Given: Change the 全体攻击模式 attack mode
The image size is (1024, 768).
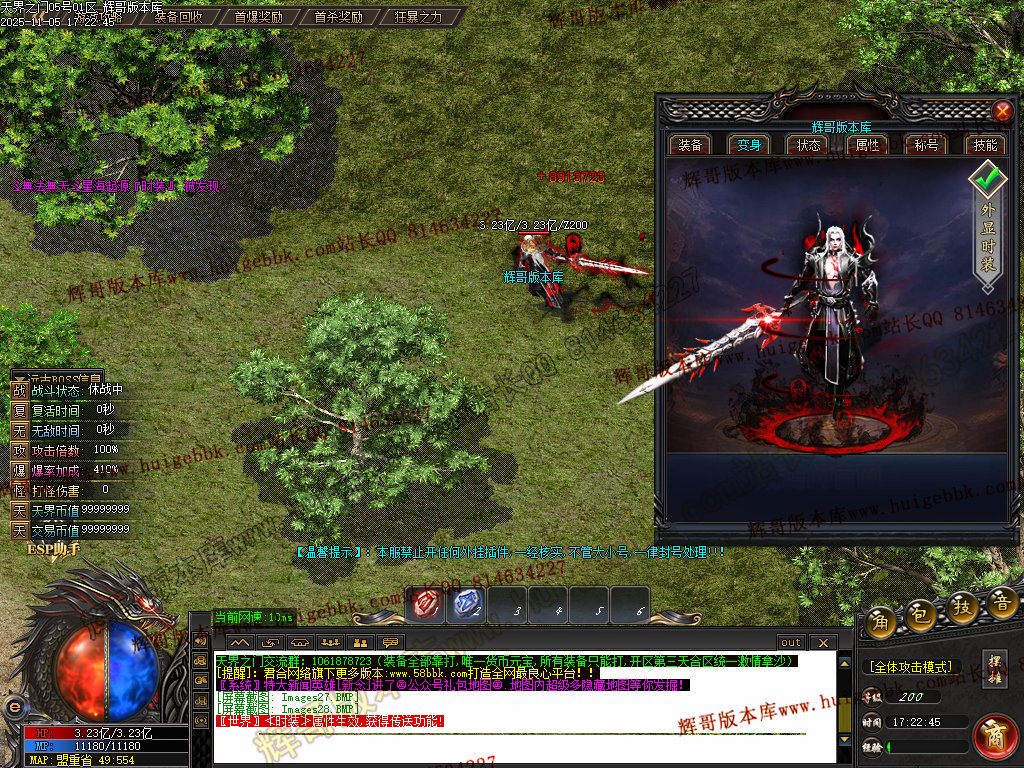Looking at the screenshot, I should 909,666.
